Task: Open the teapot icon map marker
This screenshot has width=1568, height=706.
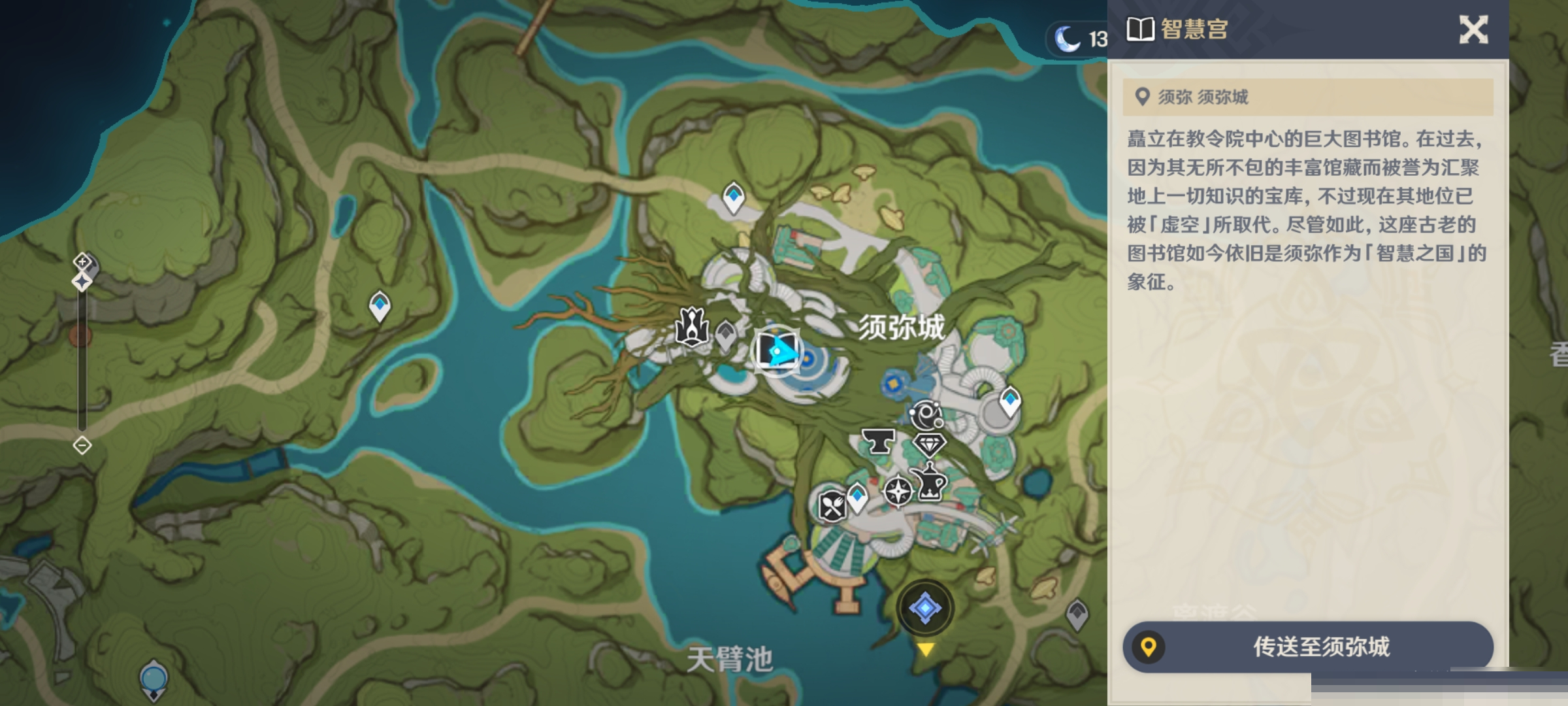Action: 929,483
